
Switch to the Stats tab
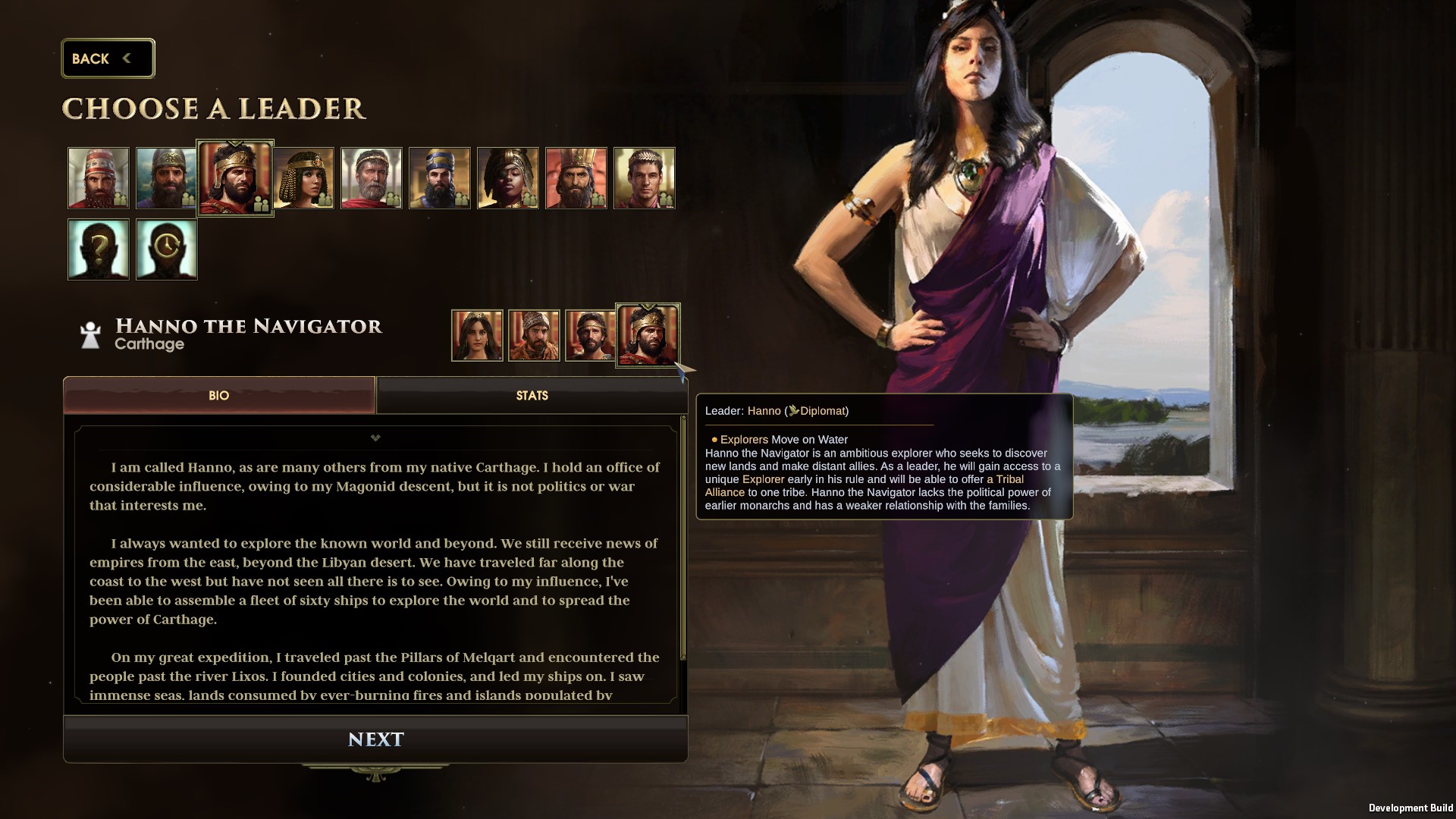(x=532, y=395)
